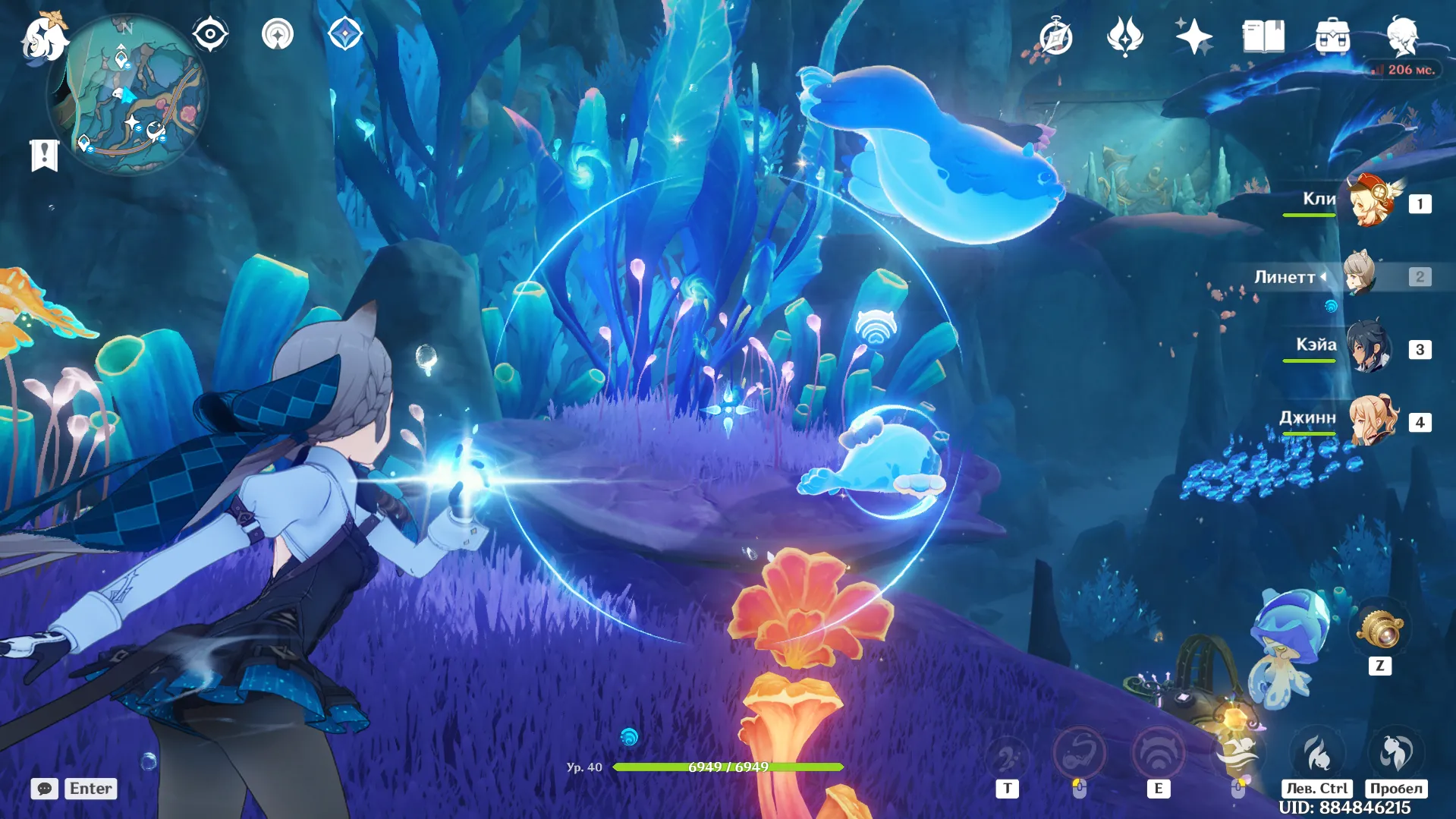The image size is (1456, 819).
Task: Activate the sprint dash icon
Action: [1318, 753]
